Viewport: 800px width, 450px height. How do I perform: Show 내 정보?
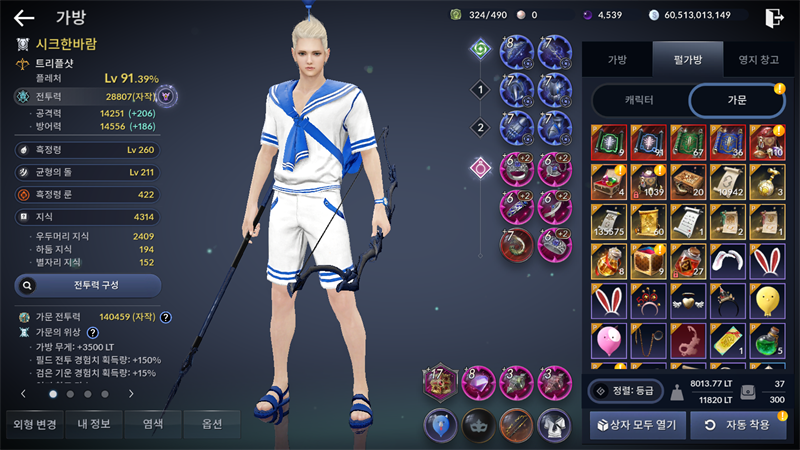pos(97,425)
